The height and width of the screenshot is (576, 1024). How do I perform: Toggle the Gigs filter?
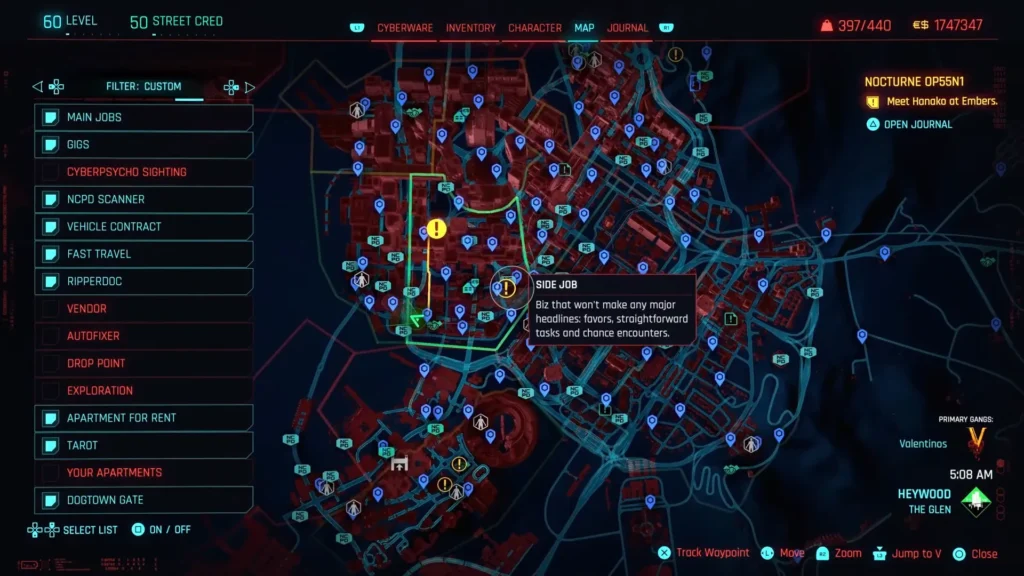[x=144, y=145]
